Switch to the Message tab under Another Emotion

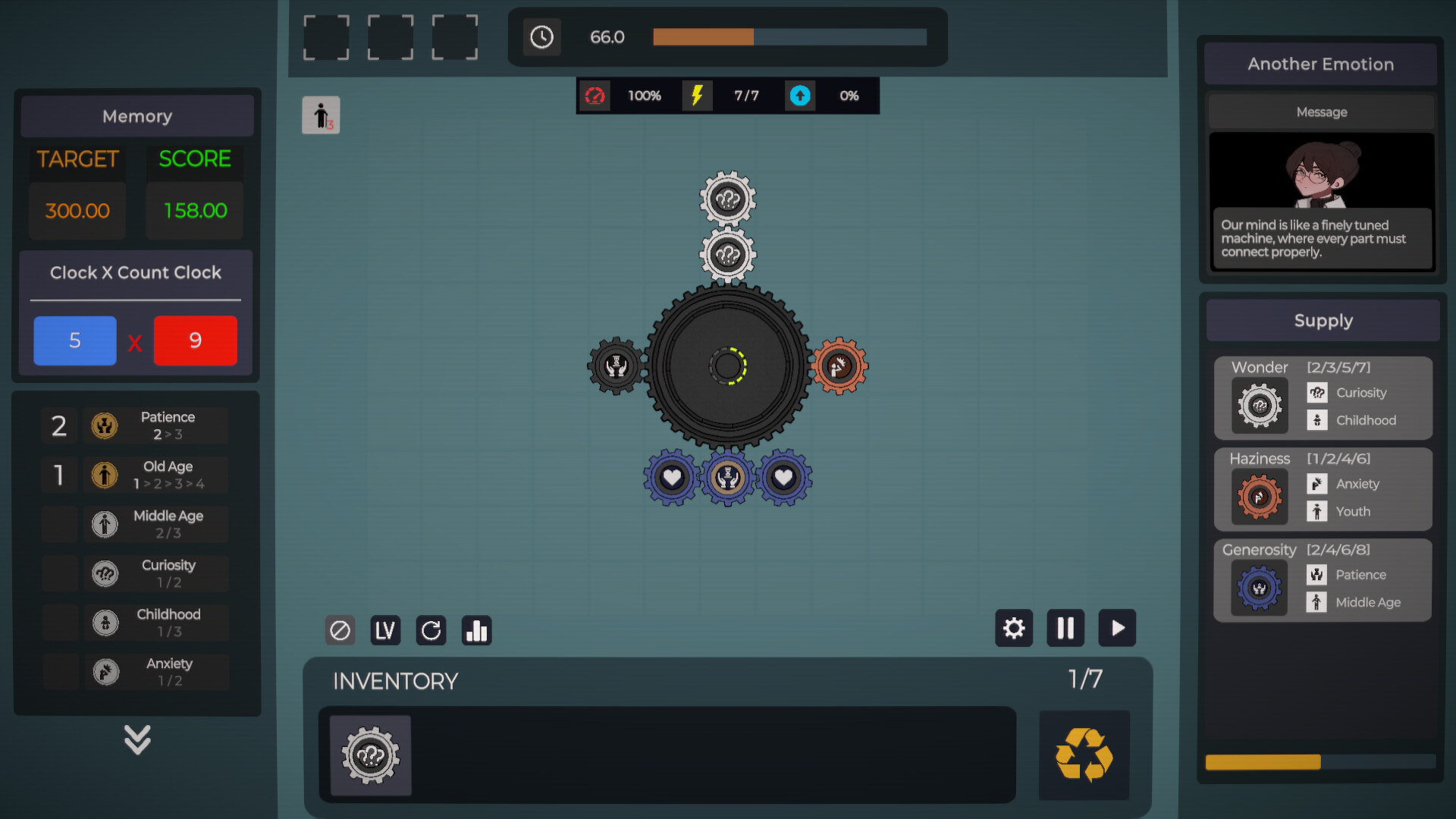(x=1322, y=111)
